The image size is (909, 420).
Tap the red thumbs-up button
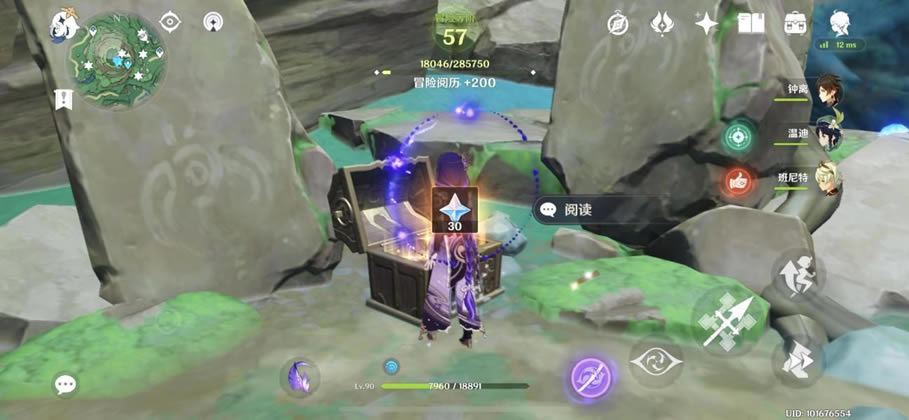pyautogui.click(x=738, y=181)
